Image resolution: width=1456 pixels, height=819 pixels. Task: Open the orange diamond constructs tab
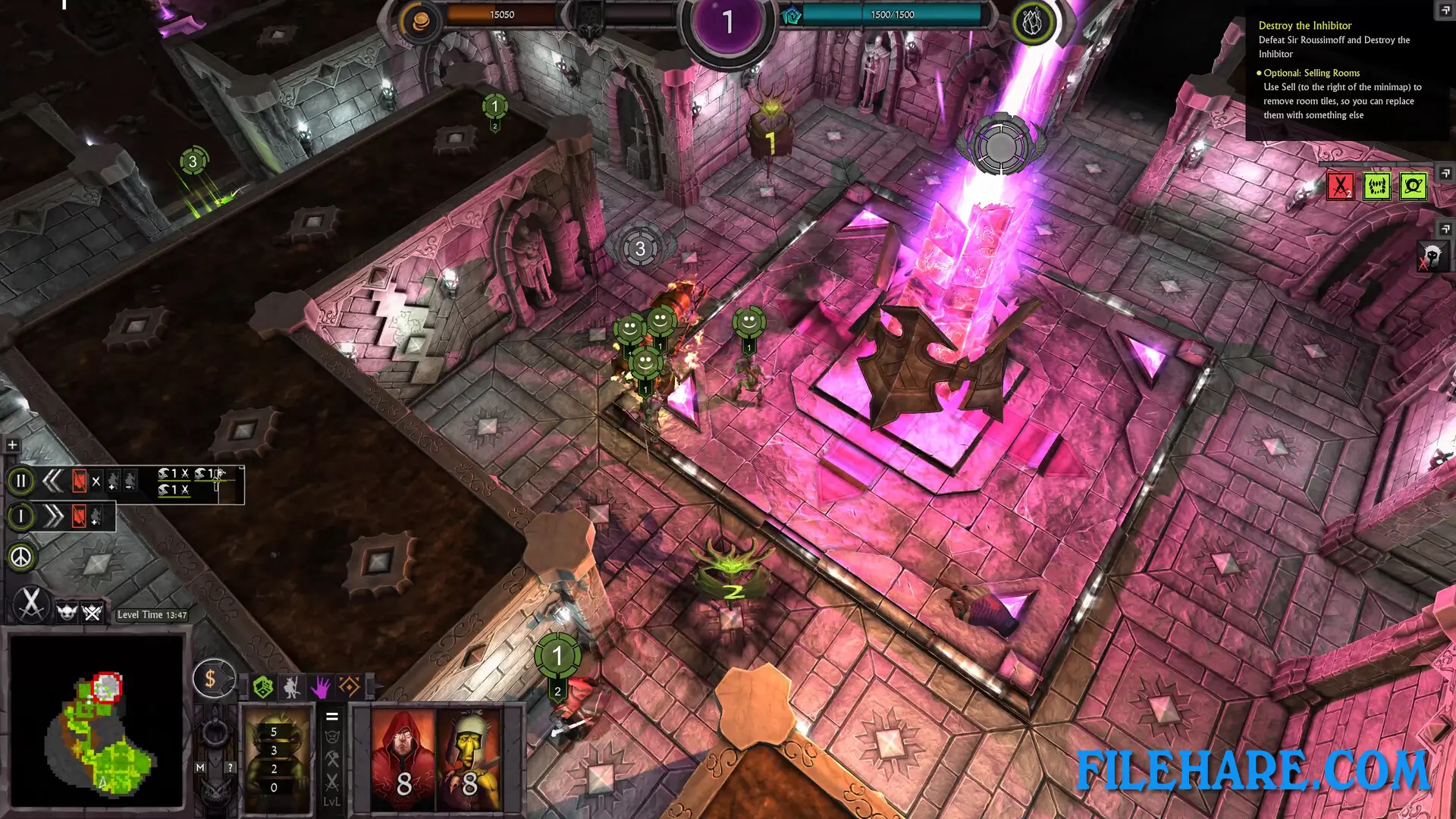point(350,687)
